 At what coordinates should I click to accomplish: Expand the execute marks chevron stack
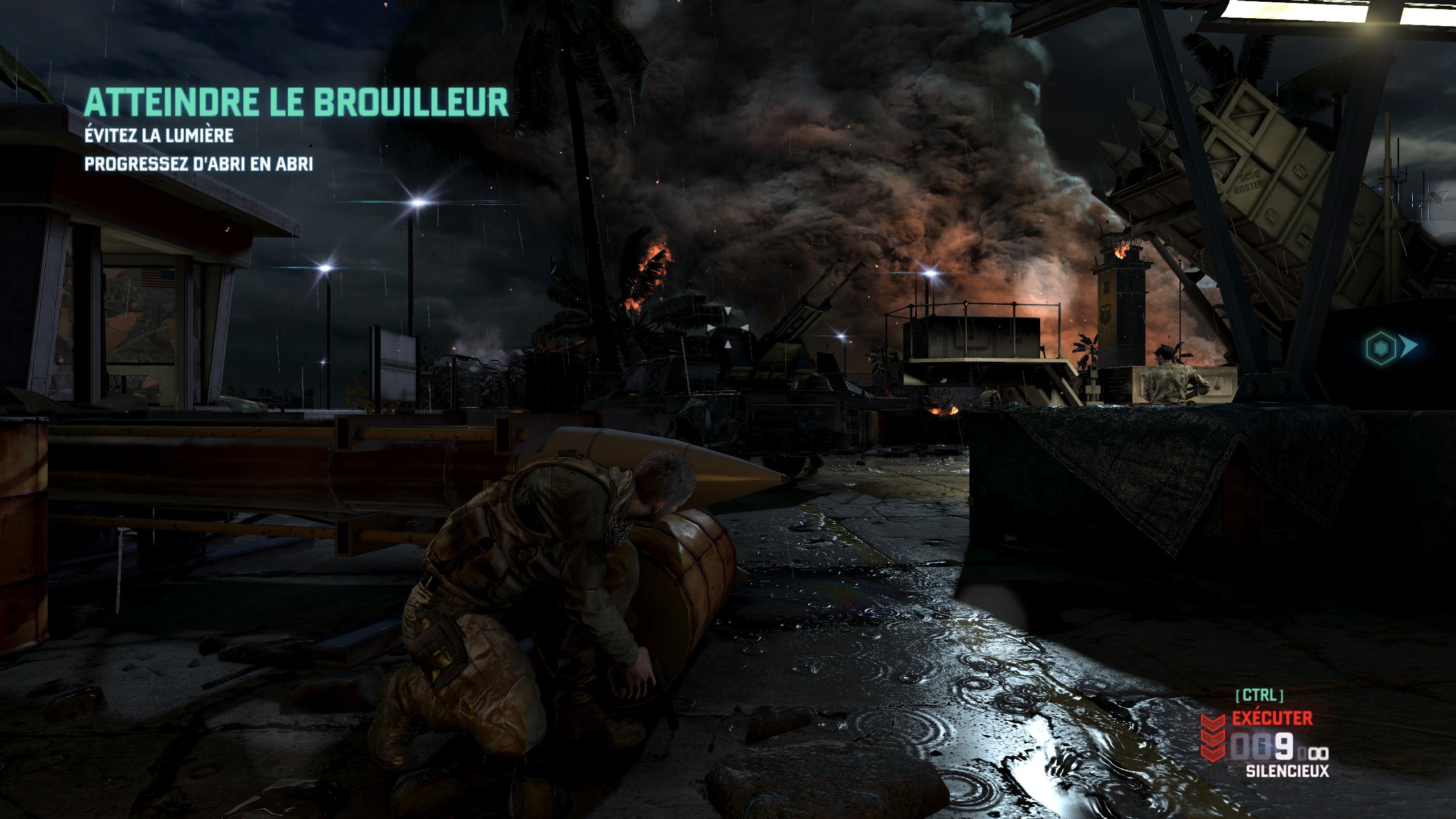(1213, 738)
